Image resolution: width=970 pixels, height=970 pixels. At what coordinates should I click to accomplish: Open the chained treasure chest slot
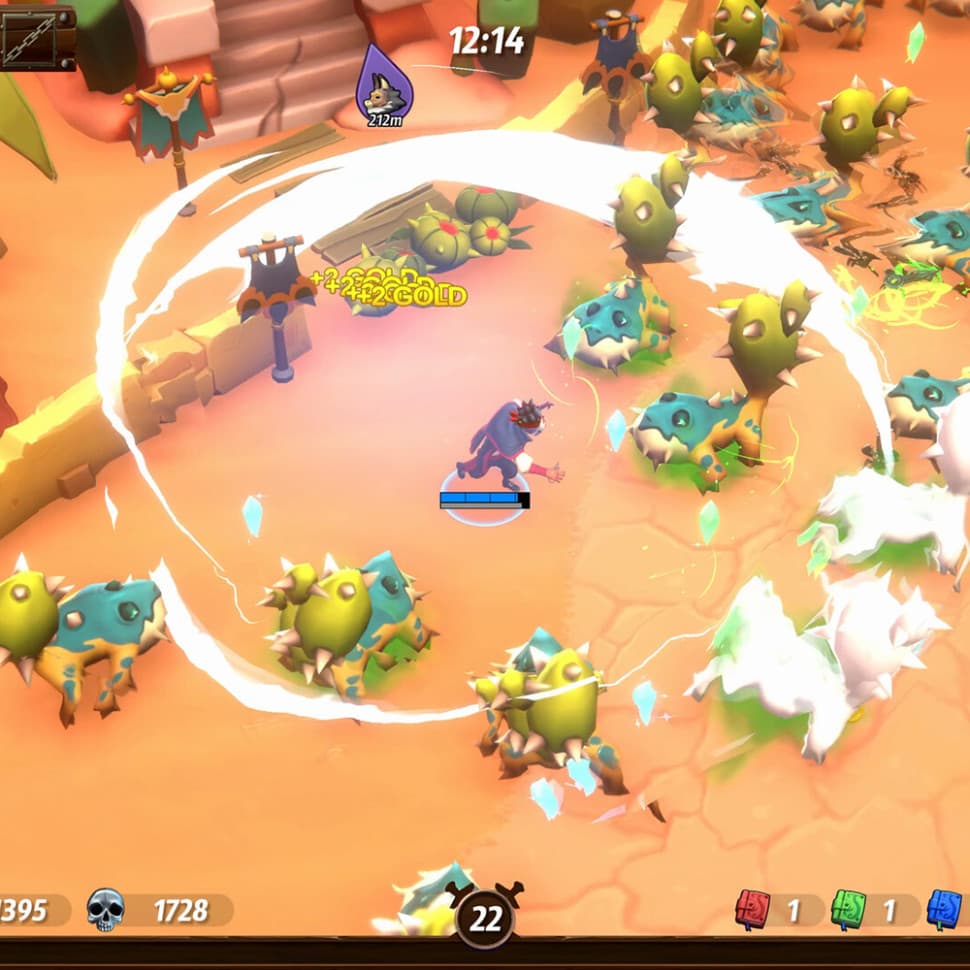coord(36,36)
